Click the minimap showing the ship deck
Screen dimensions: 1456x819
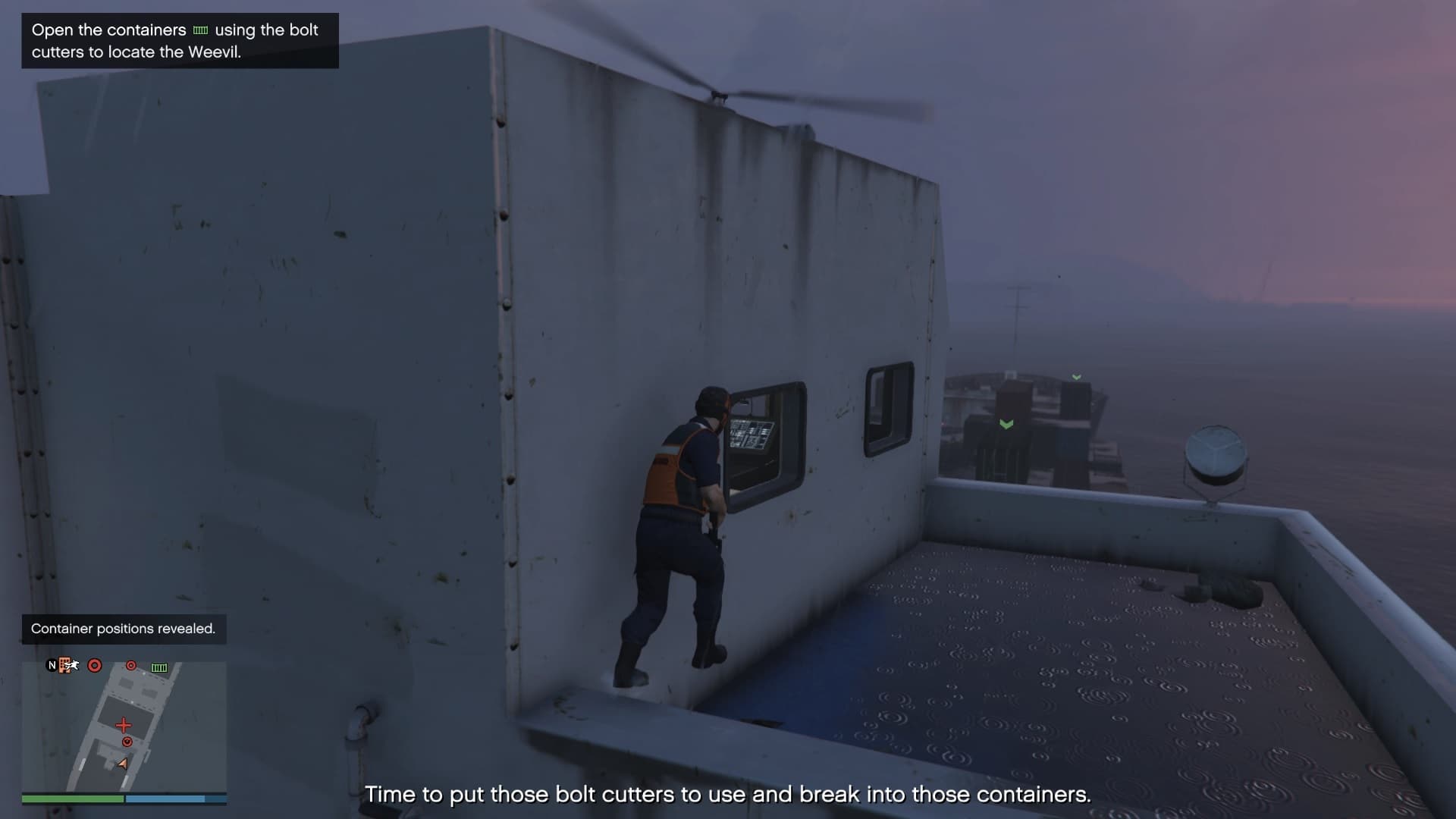pos(124,726)
